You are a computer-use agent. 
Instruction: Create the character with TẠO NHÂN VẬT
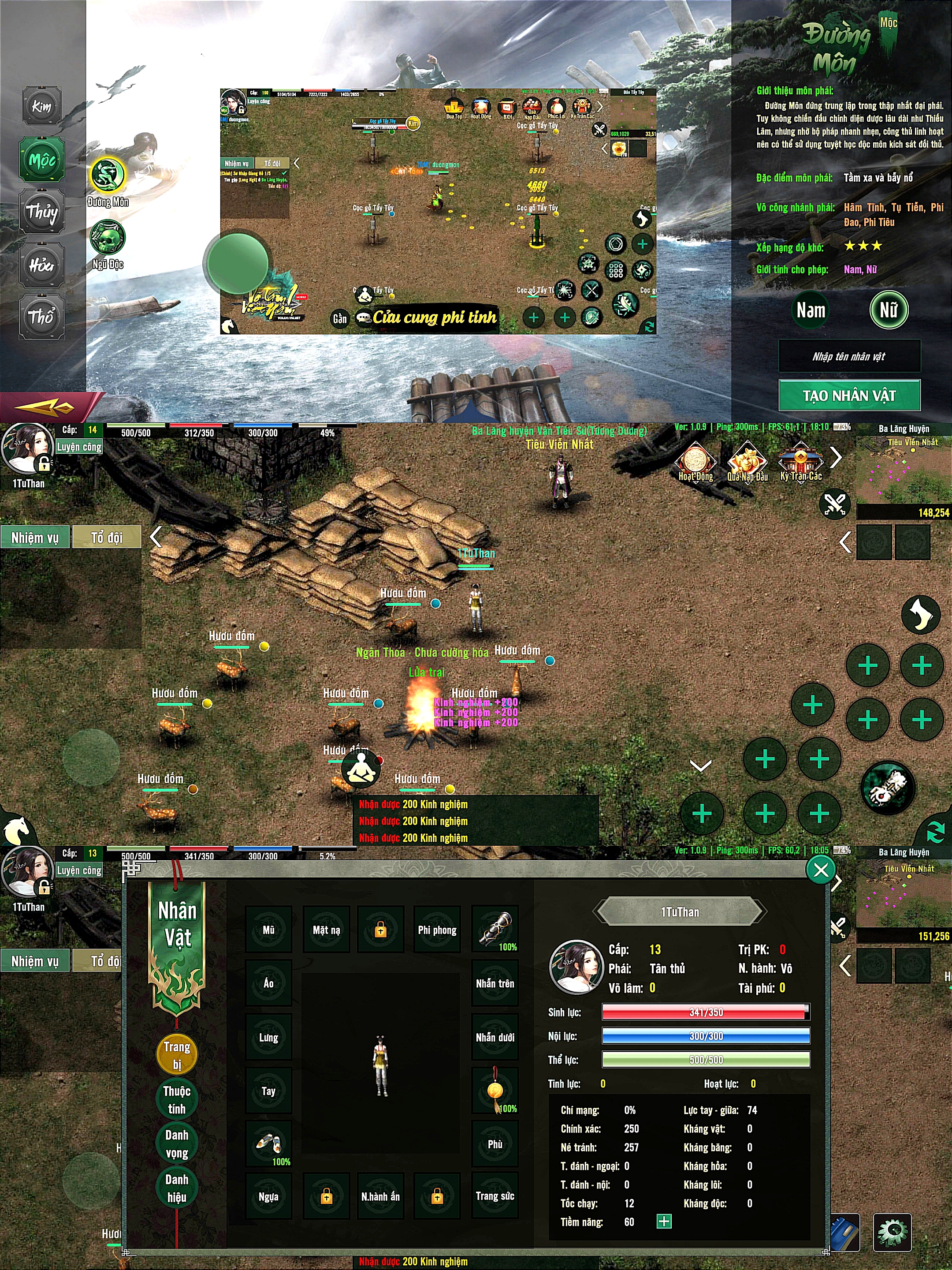pos(849,395)
